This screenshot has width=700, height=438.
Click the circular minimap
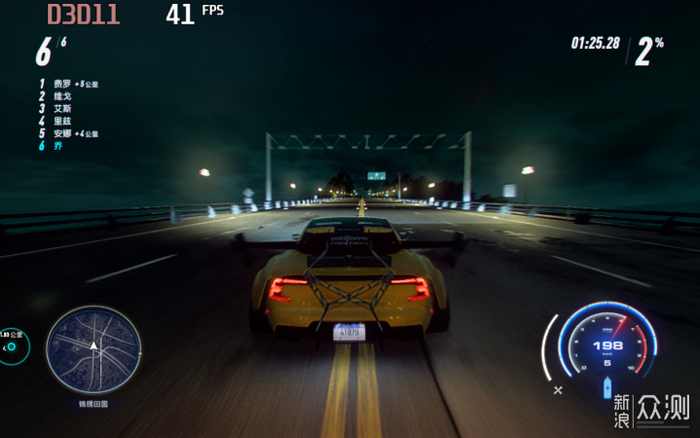[x=93, y=349]
